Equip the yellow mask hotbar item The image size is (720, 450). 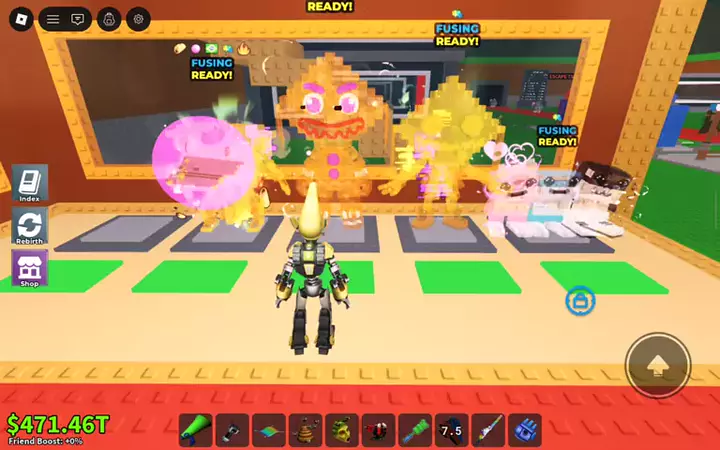(342, 430)
